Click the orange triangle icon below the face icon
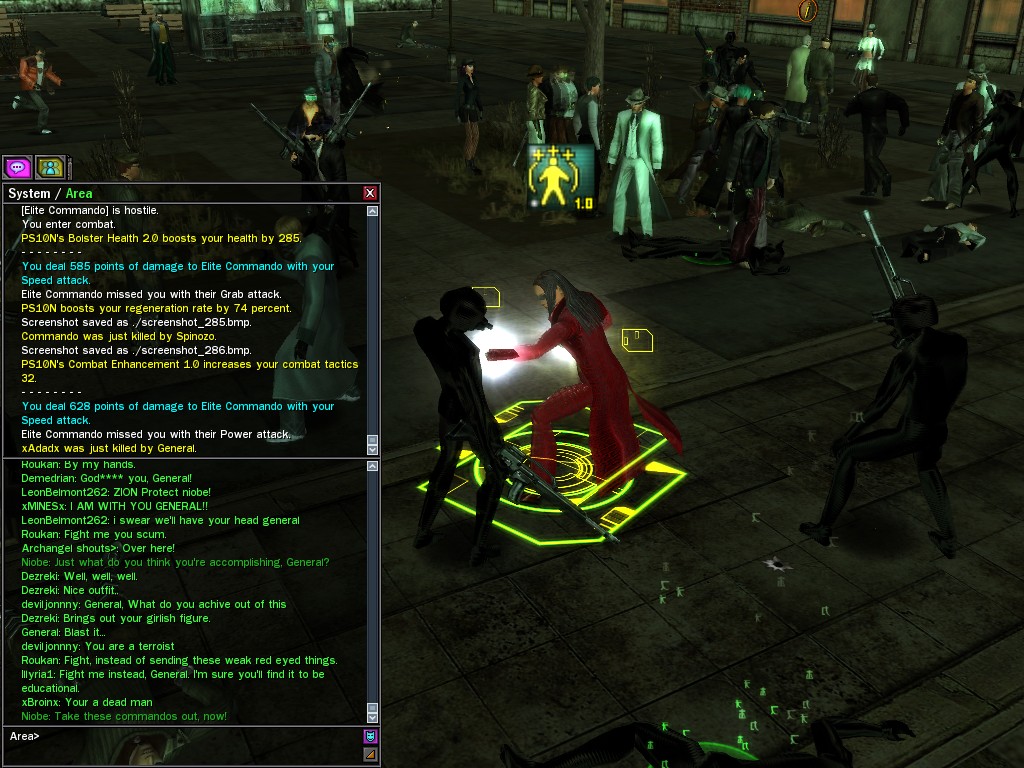The height and width of the screenshot is (768, 1024). [x=370, y=754]
